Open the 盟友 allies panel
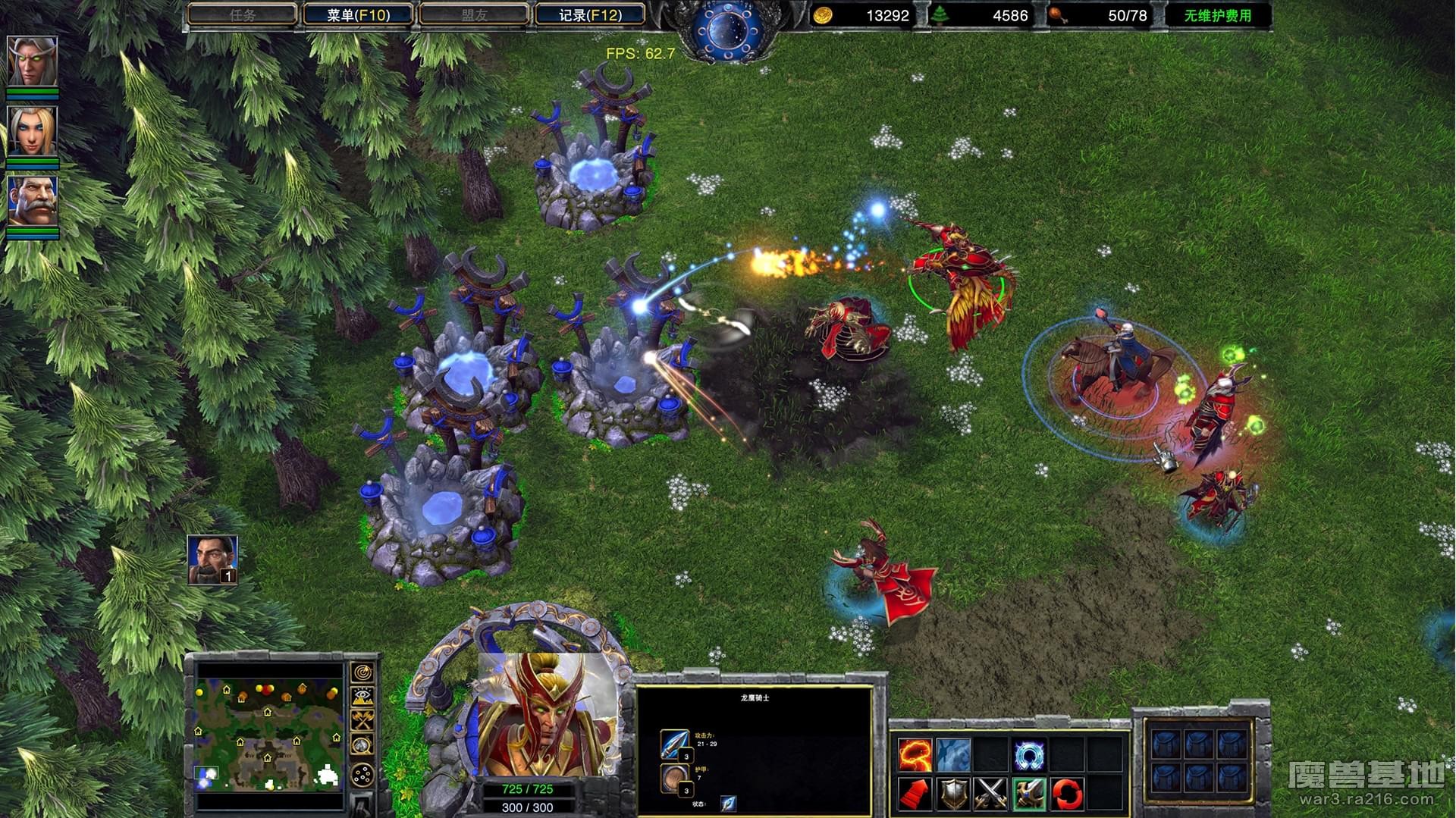Image resolution: width=1456 pixels, height=818 pixels. click(x=474, y=14)
